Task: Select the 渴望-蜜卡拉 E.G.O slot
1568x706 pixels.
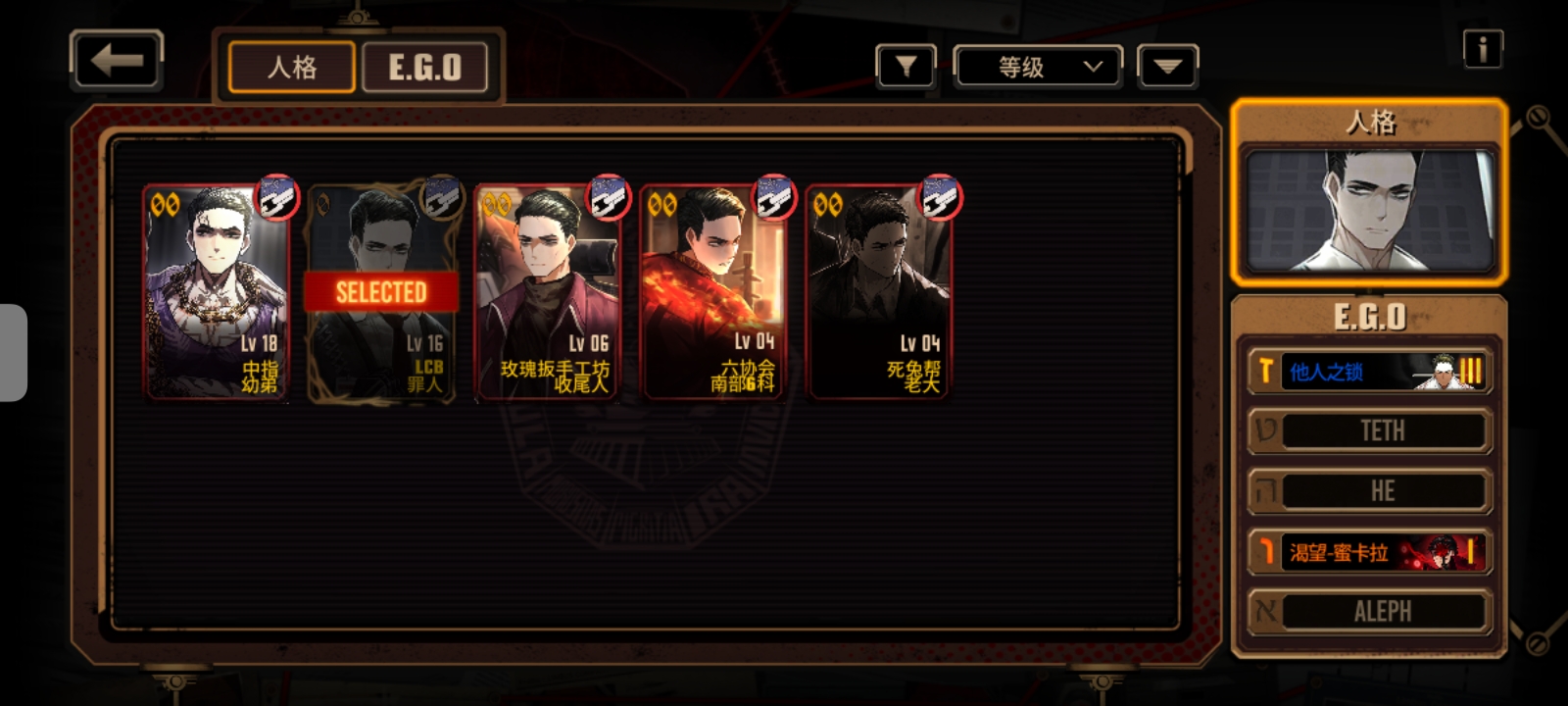Action: [x=1369, y=552]
